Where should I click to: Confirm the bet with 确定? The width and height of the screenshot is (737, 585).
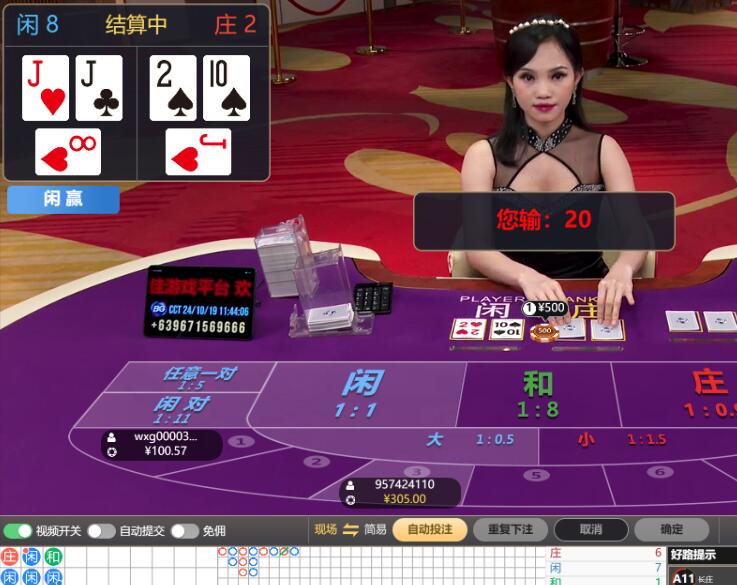(x=672, y=529)
